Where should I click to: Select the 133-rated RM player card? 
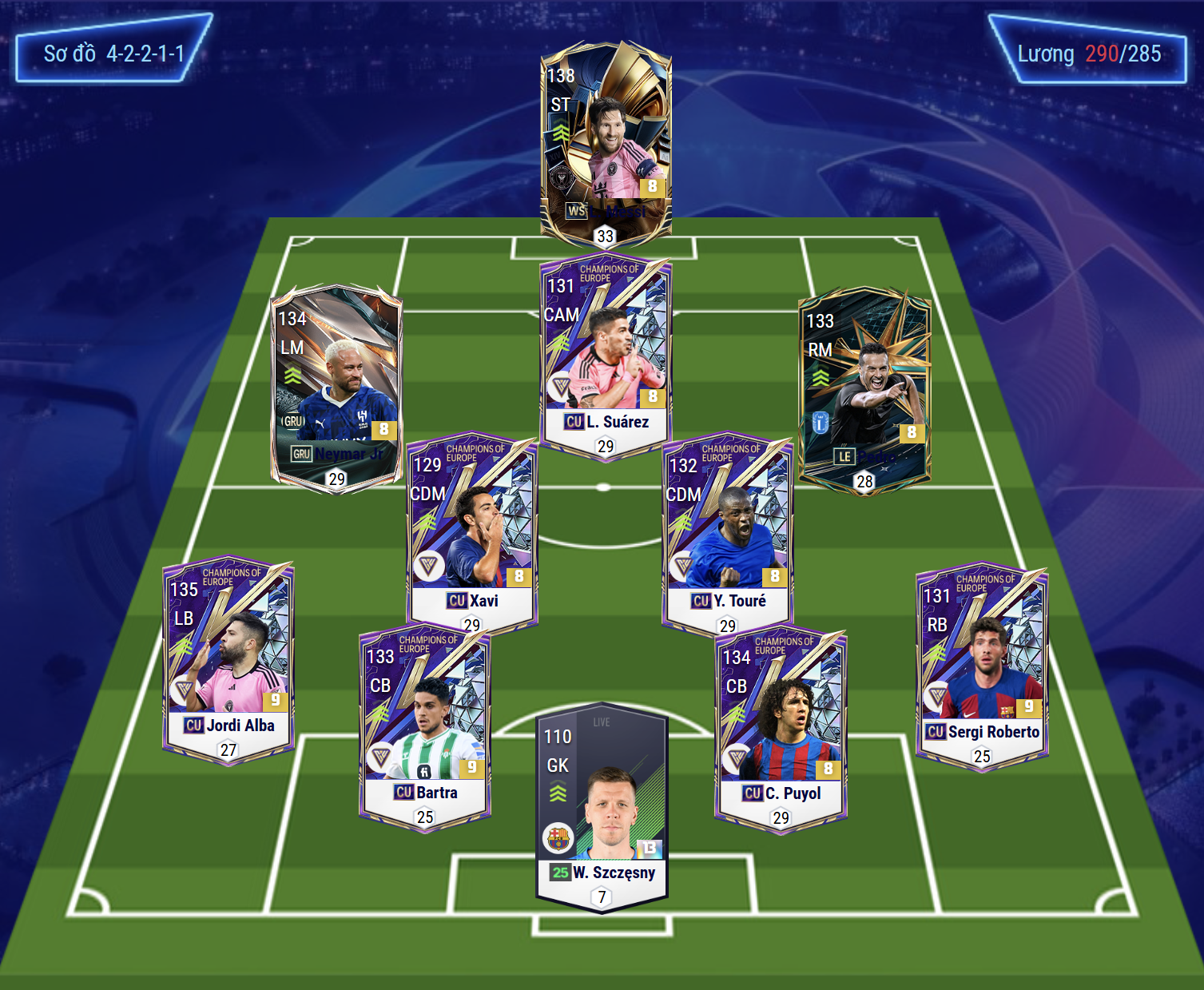point(864,392)
